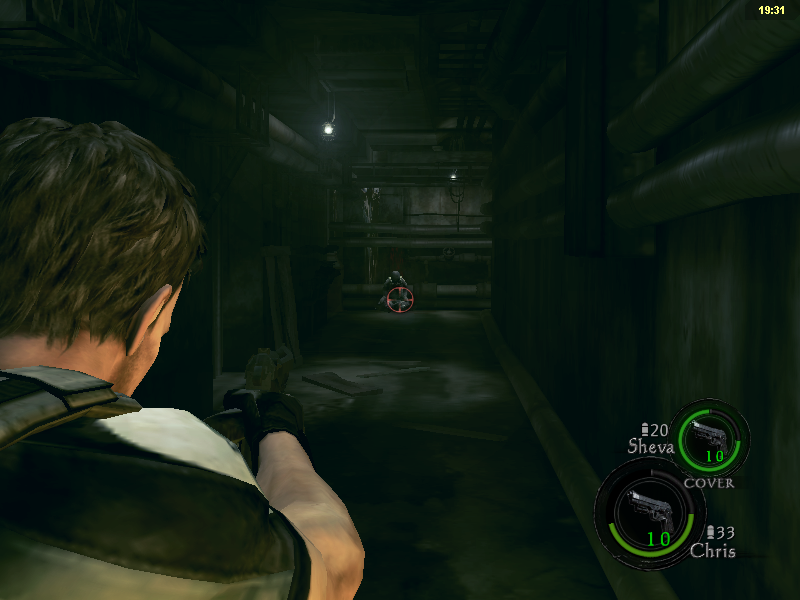This screenshot has height=600, width=800.
Task: Select Chris's handgun weapon icon
Action: [x=647, y=511]
